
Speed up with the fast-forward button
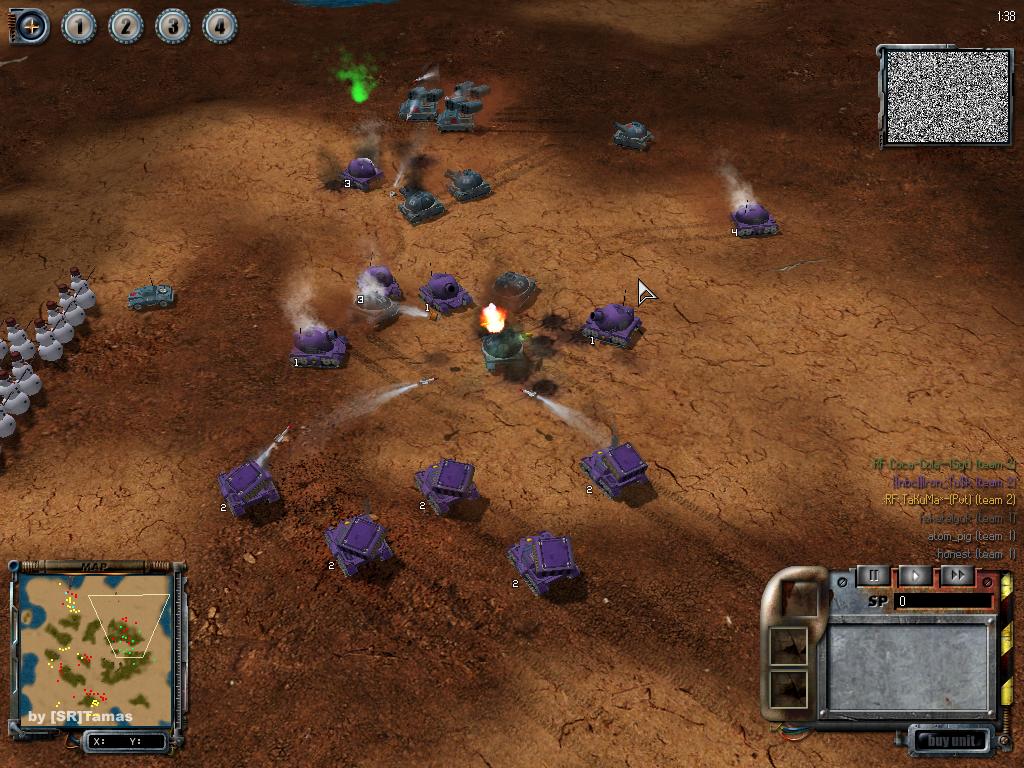click(x=957, y=575)
